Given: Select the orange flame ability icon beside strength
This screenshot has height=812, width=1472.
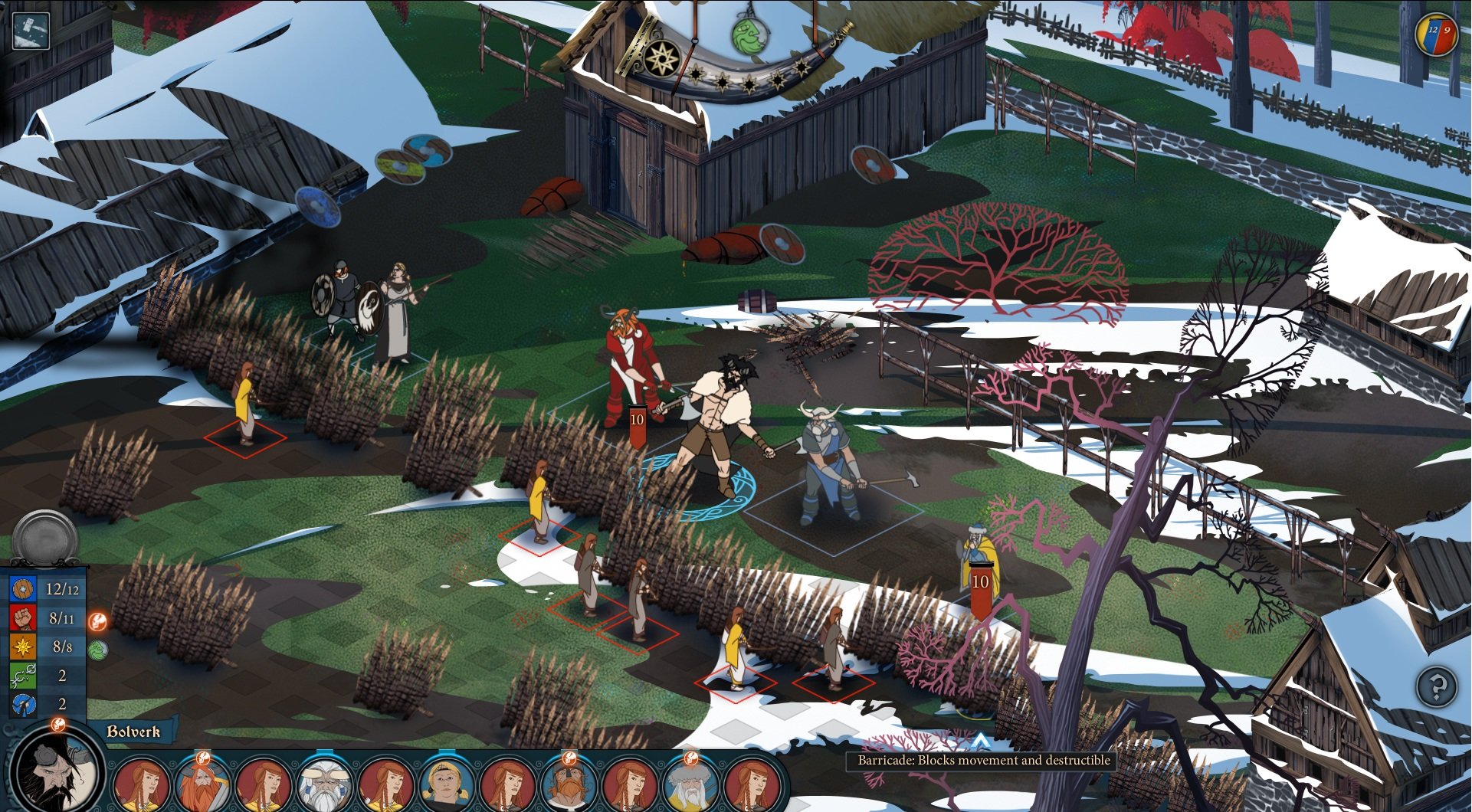Looking at the screenshot, I should 98,620.
